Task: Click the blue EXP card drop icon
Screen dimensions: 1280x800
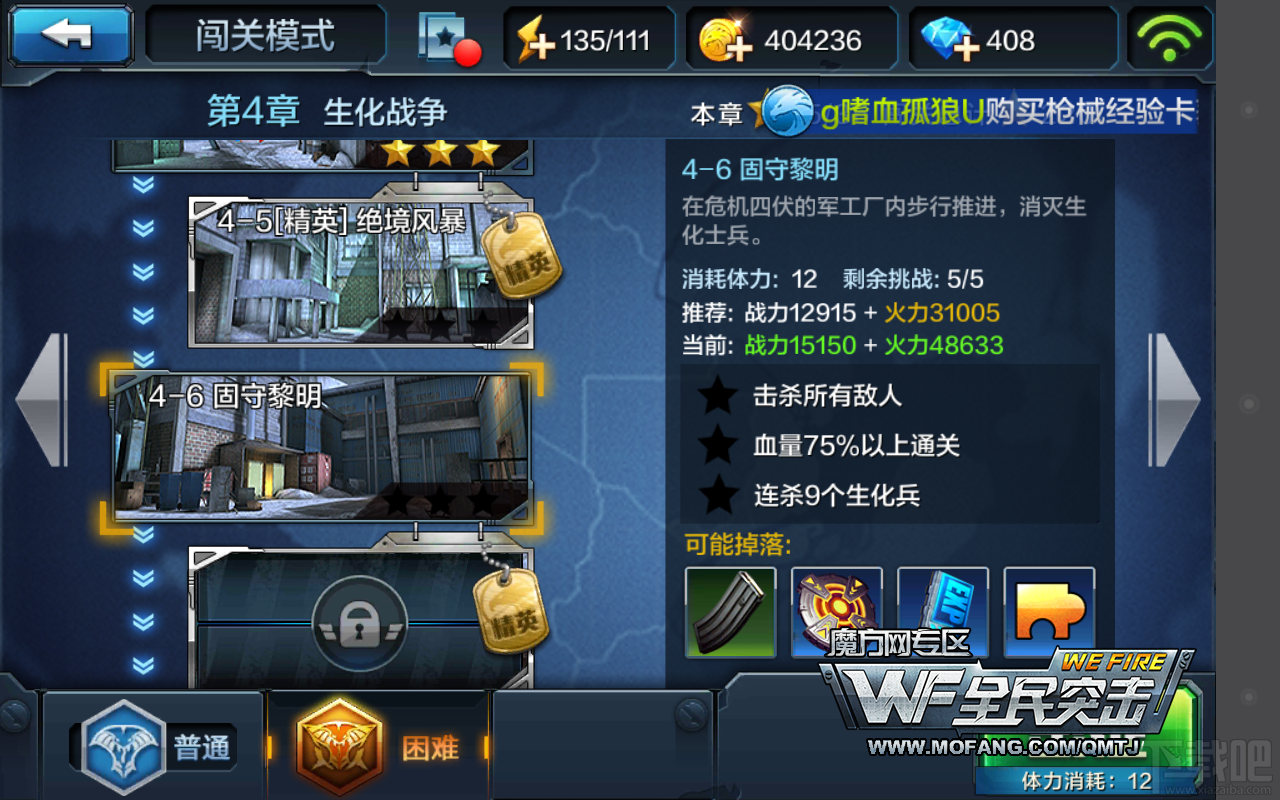Action: click(x=943, y=612)
